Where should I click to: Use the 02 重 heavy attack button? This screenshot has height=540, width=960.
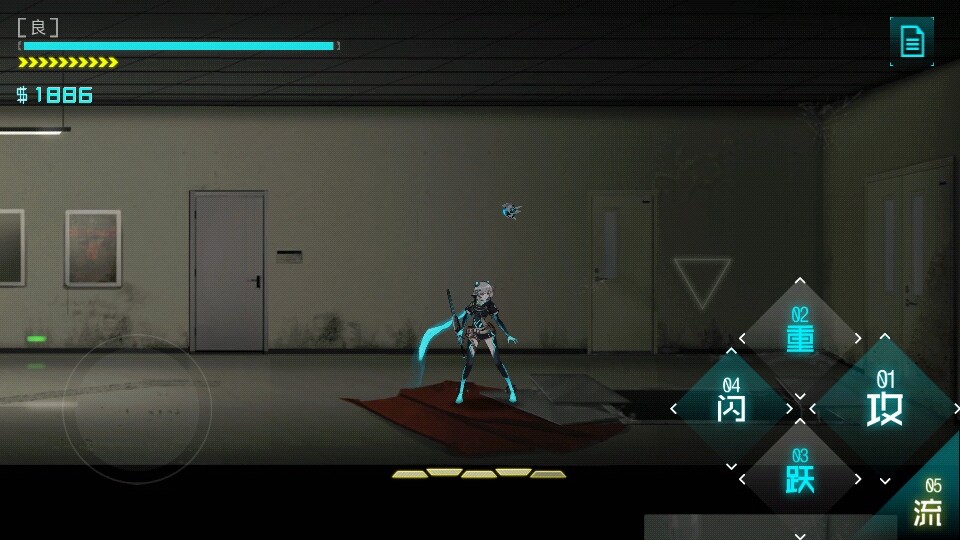[x=800, y=336]
